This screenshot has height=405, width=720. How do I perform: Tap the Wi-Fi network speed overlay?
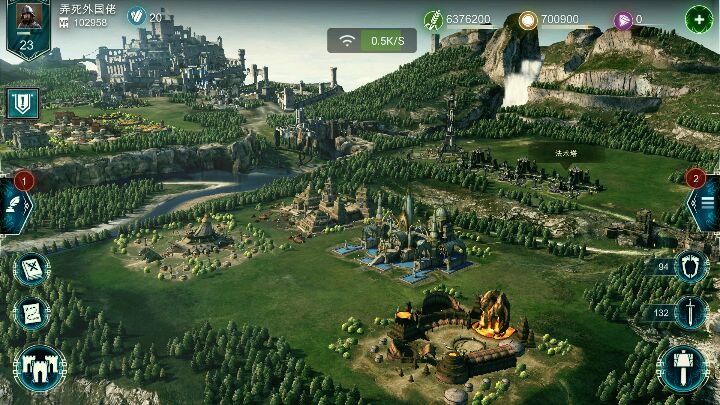tap(371, 41)
